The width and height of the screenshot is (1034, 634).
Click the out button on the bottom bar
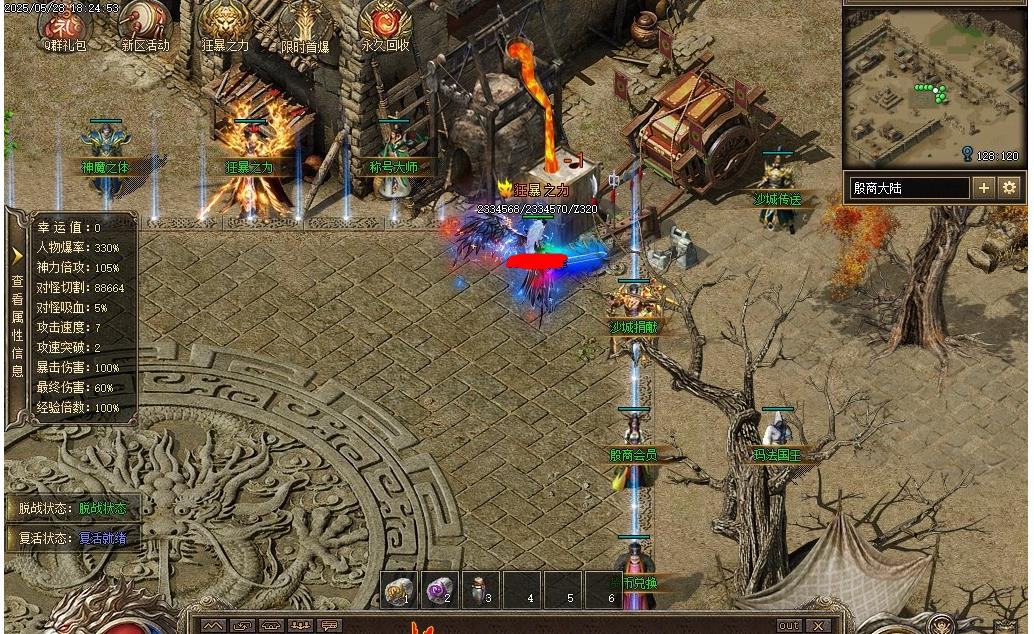tap(789, 626)
